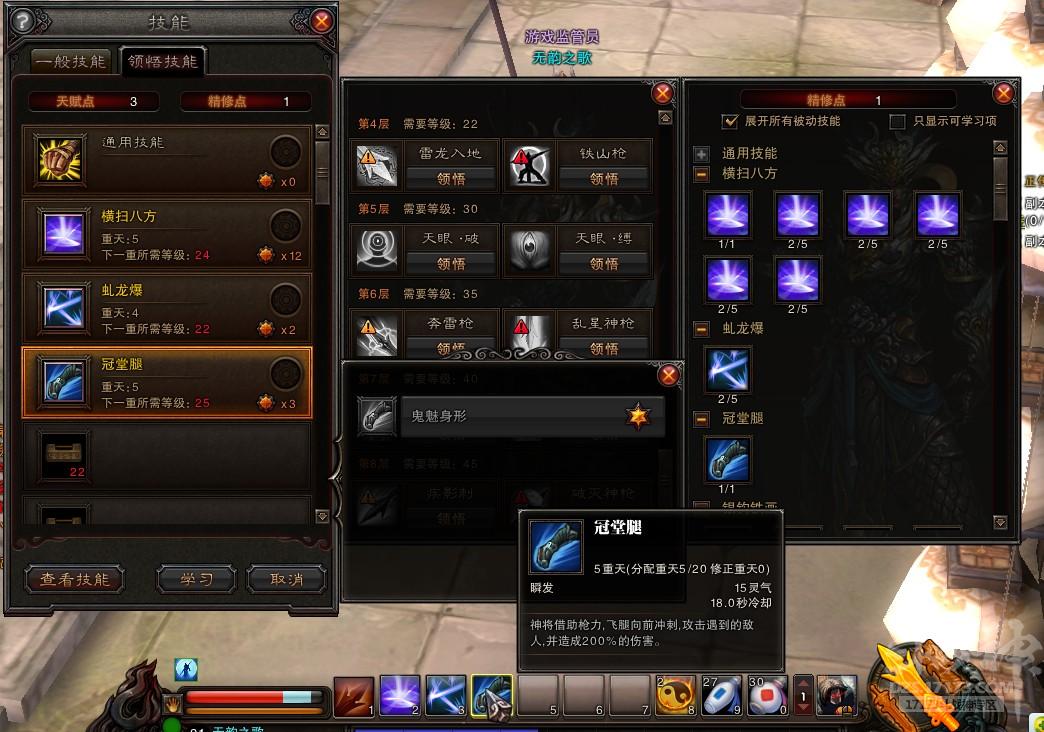
Task: Toggle the 展开所有被动技能 checkbox
Action: (x=730, y=121)
